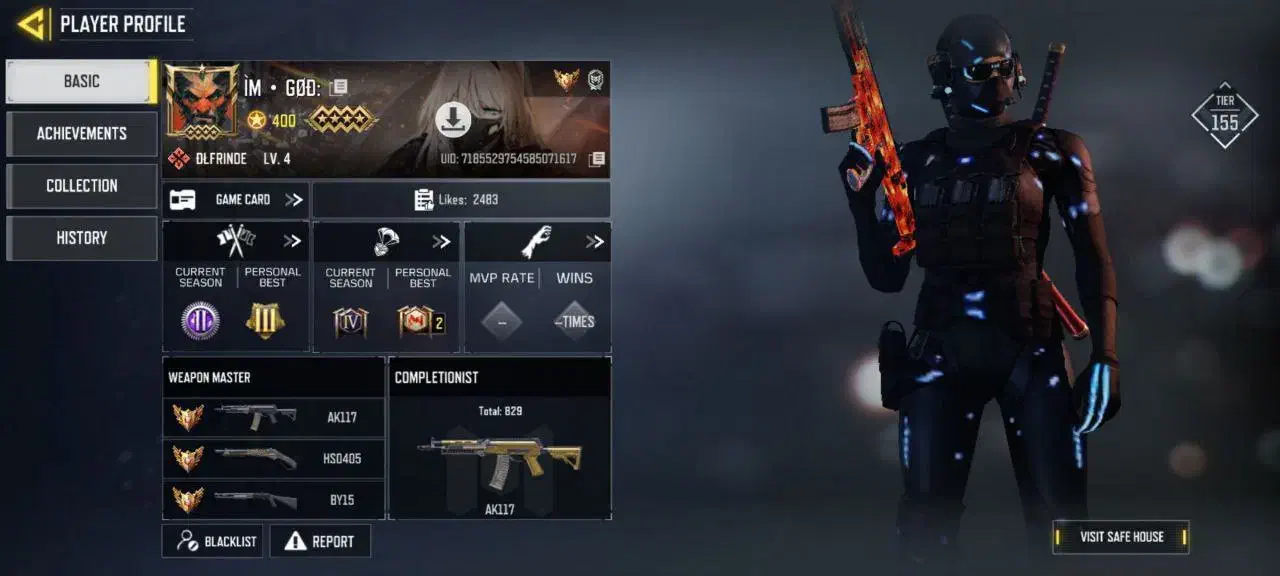The height and width of the screenshot is (576, 1280).
Task: Visit the player's Safe House
Action: [1121, 537]
